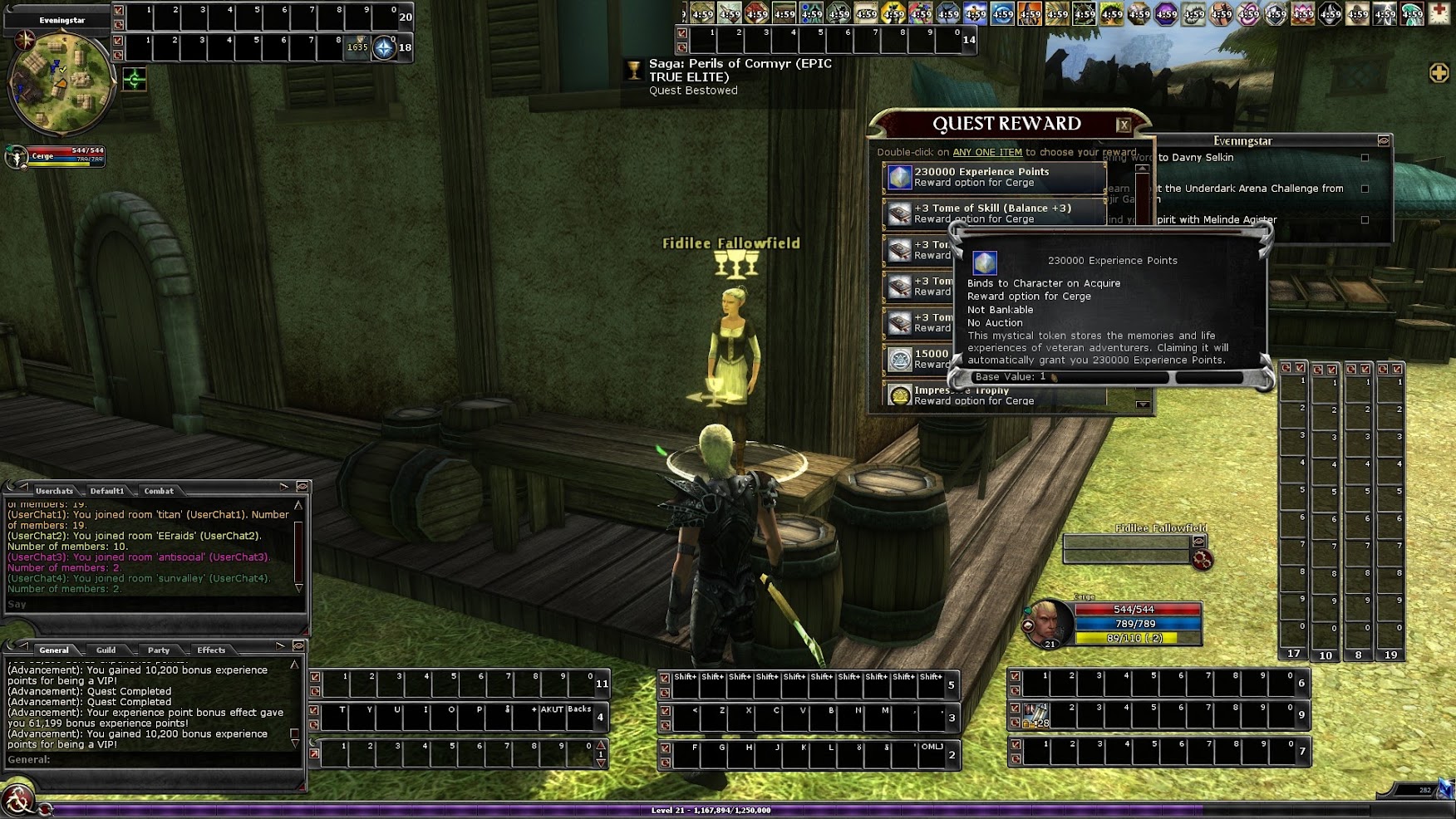Close the Quest Reward window
1456x819 pixels.
[1124, 125]
